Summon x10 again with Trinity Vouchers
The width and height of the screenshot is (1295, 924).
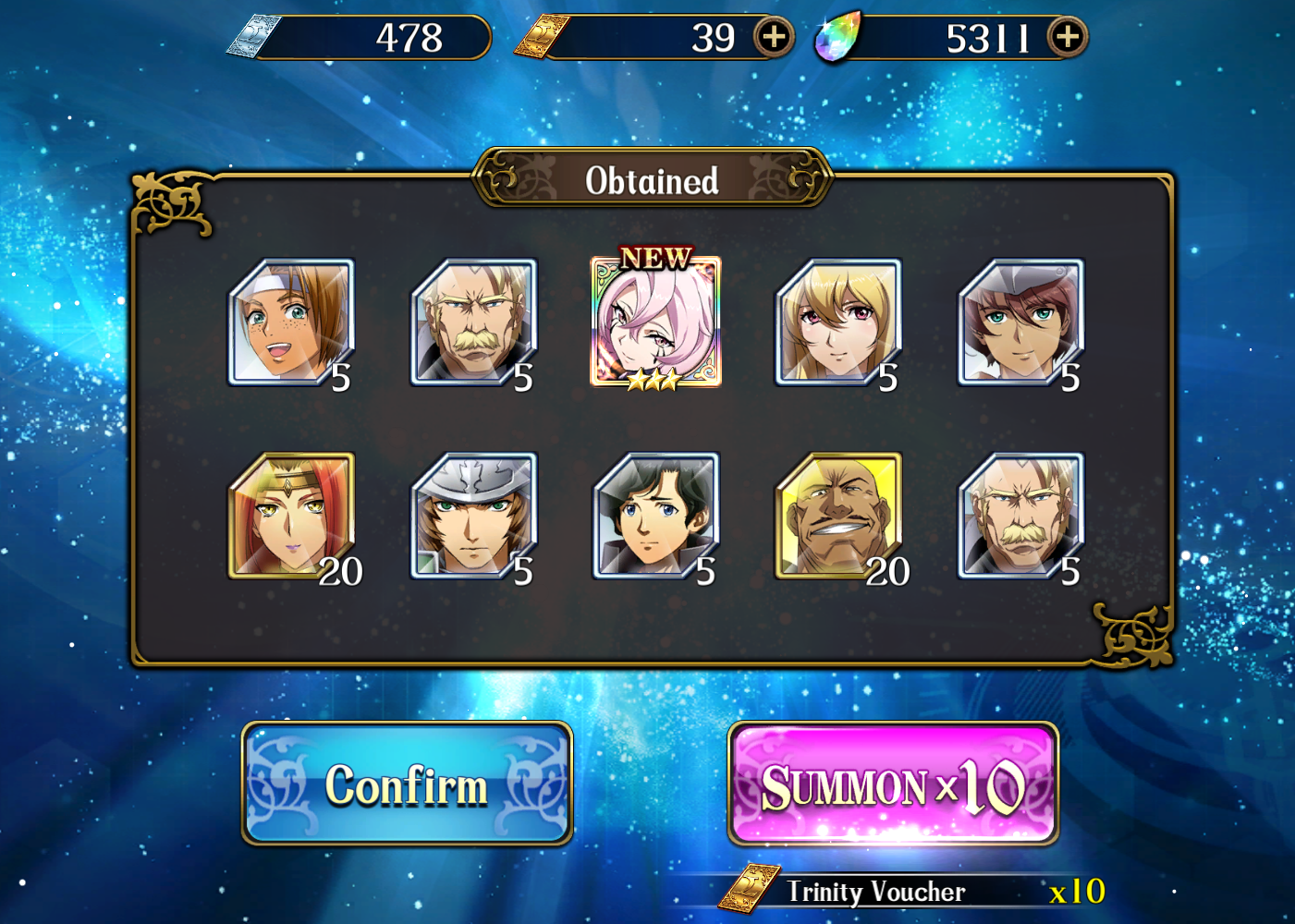coord(893,784)
